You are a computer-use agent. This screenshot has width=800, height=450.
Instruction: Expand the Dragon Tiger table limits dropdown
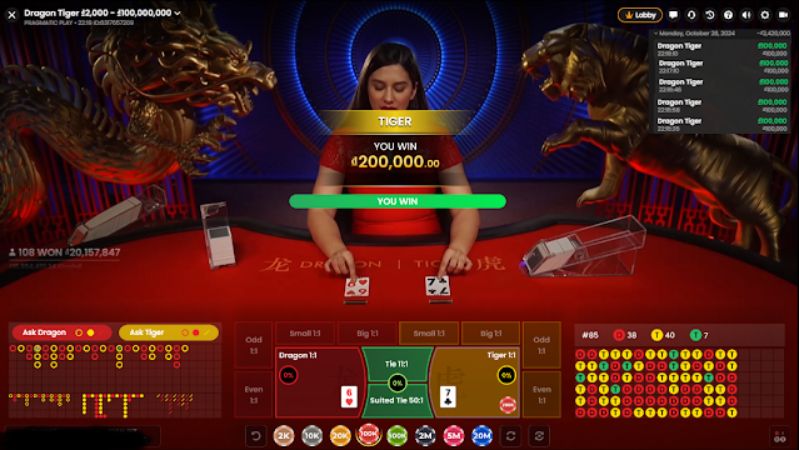pos(177,13)
